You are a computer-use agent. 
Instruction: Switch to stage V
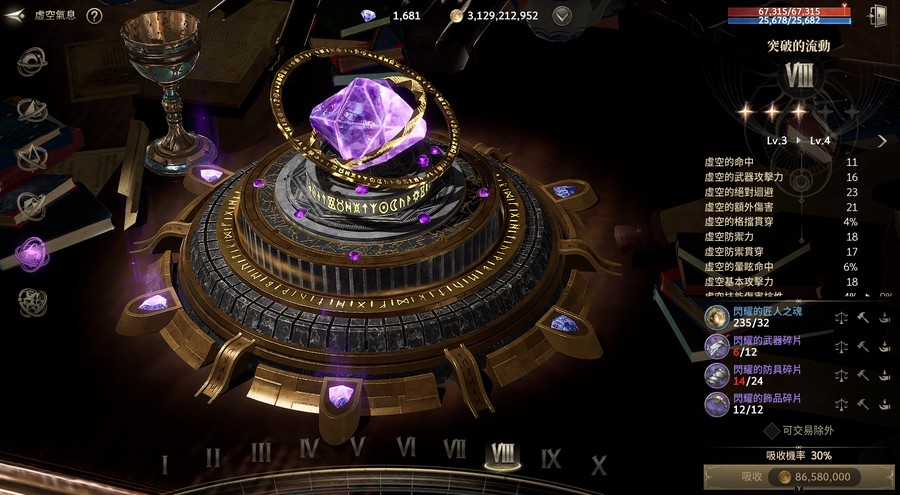tap(357, 448)
